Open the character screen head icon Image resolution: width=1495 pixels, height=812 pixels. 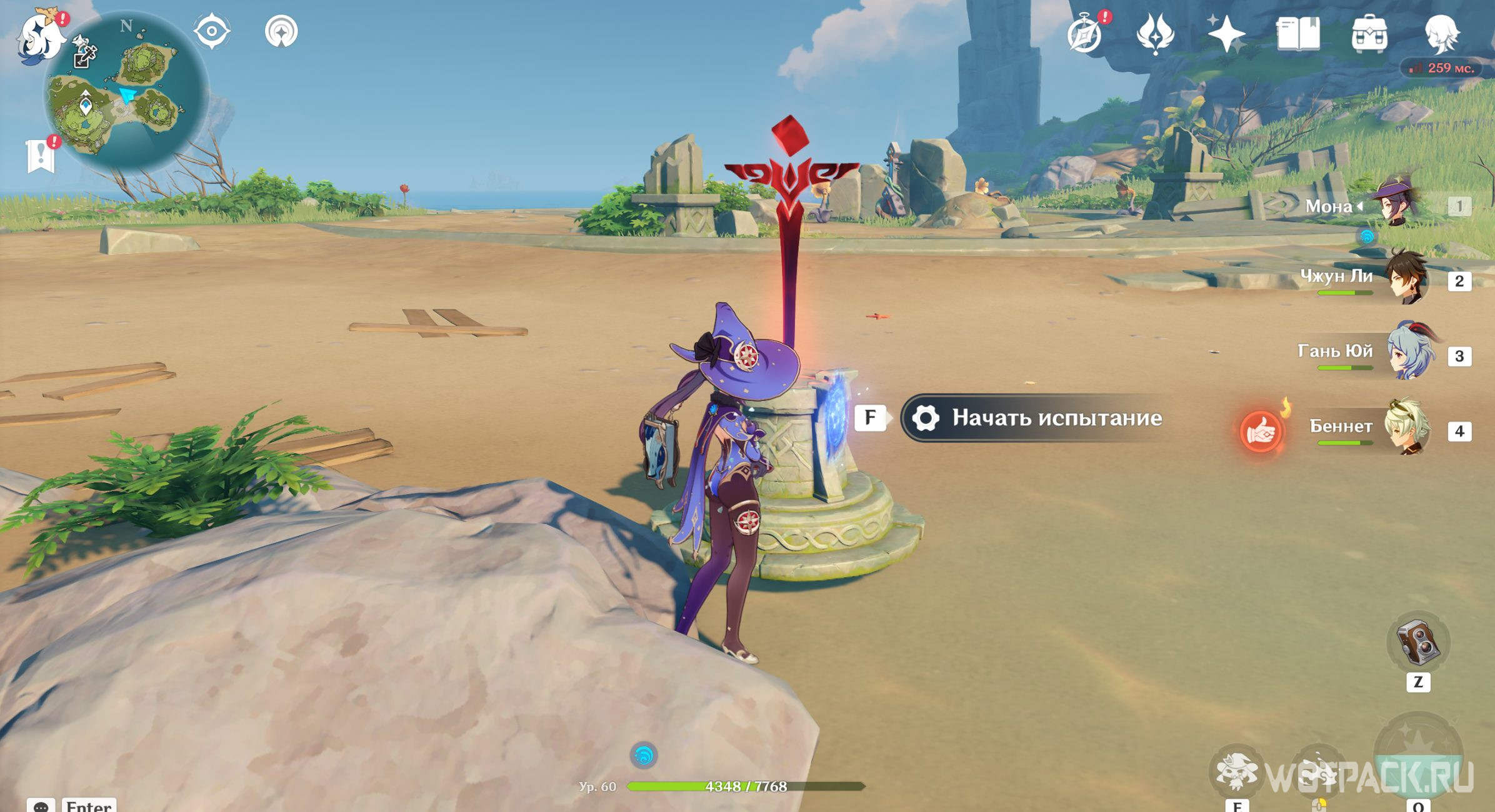(x=1441, y=34)
